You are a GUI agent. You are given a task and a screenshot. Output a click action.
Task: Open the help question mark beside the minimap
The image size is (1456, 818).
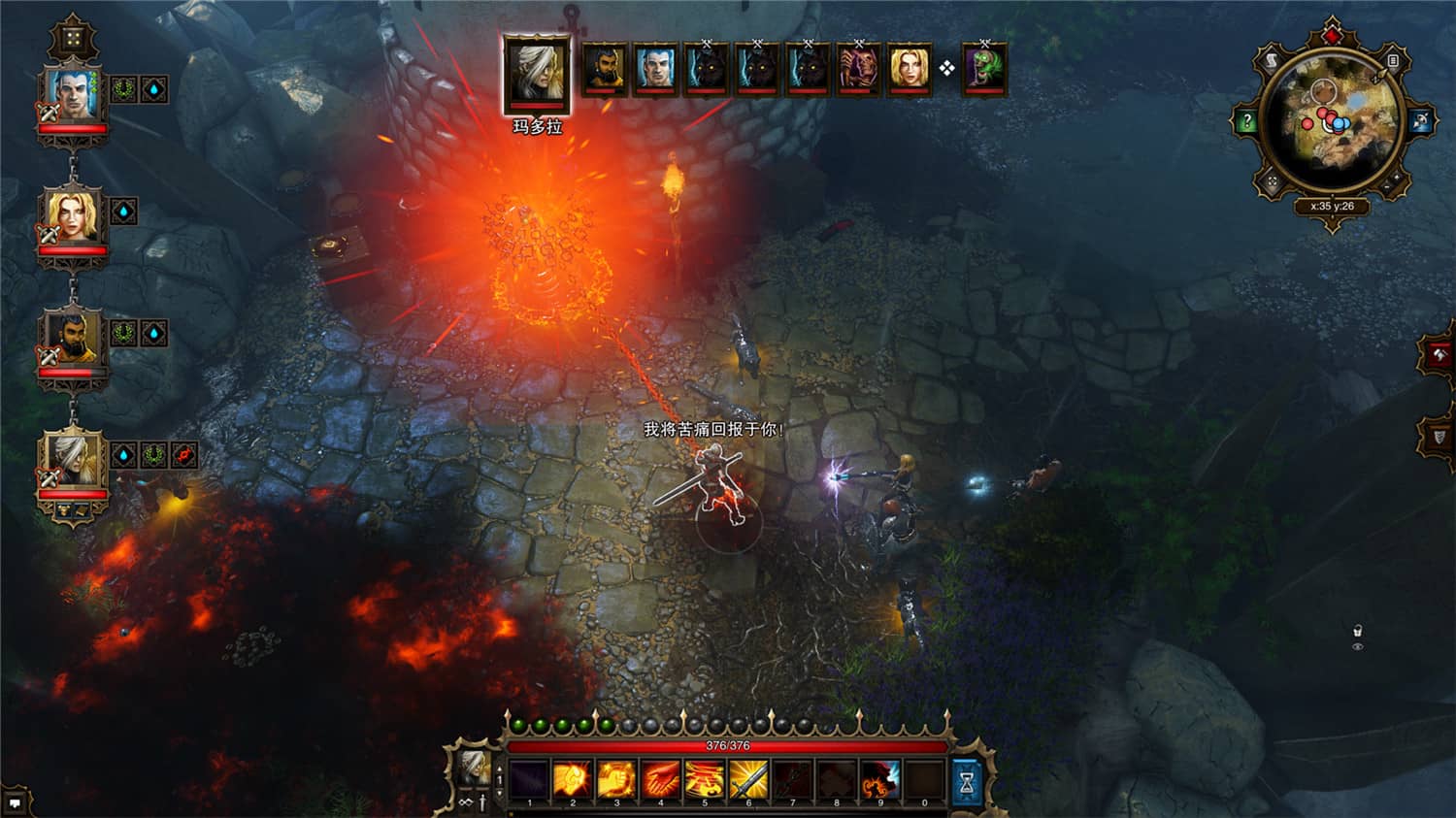pos(1248,119)
